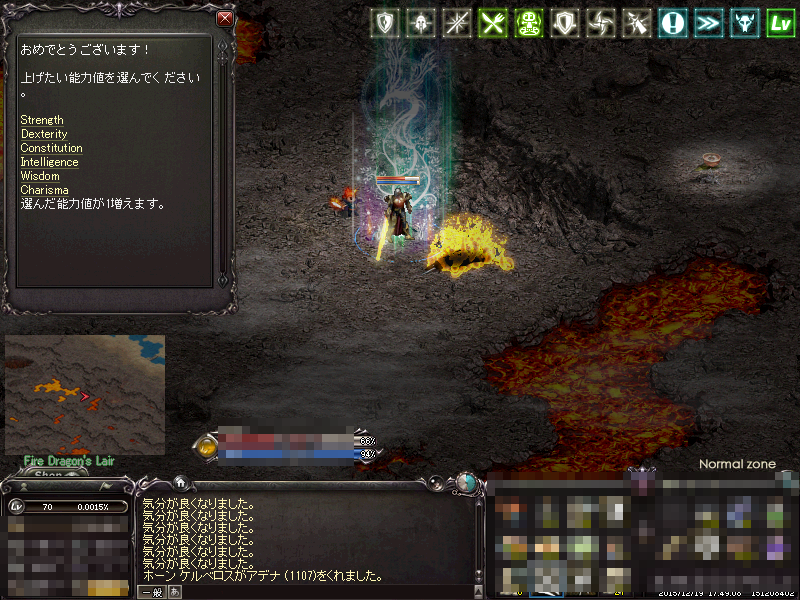Open the green Lv icon
Viewport: 800px width, 600px height.
pos(780,23)
